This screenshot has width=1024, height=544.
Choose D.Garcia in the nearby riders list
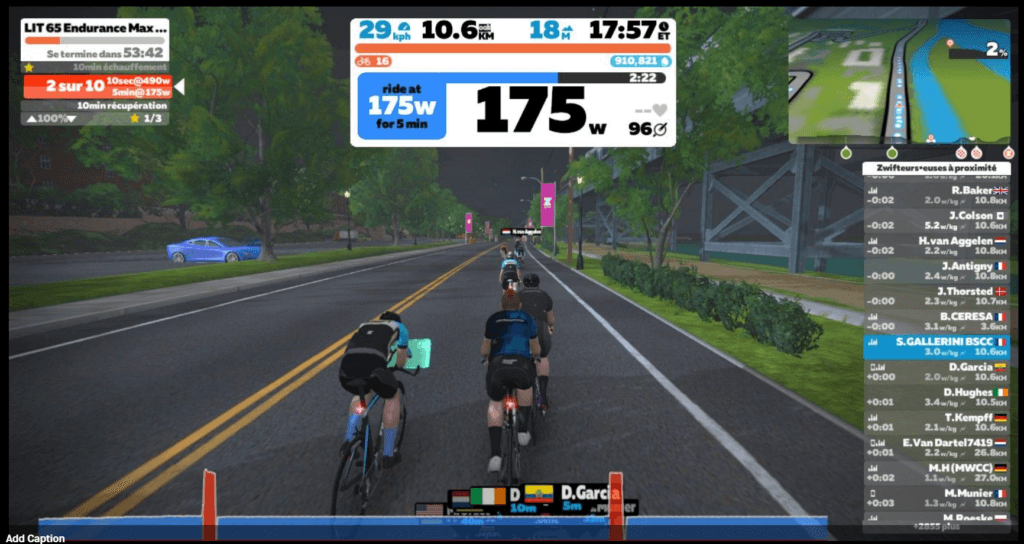pos(936,372)
